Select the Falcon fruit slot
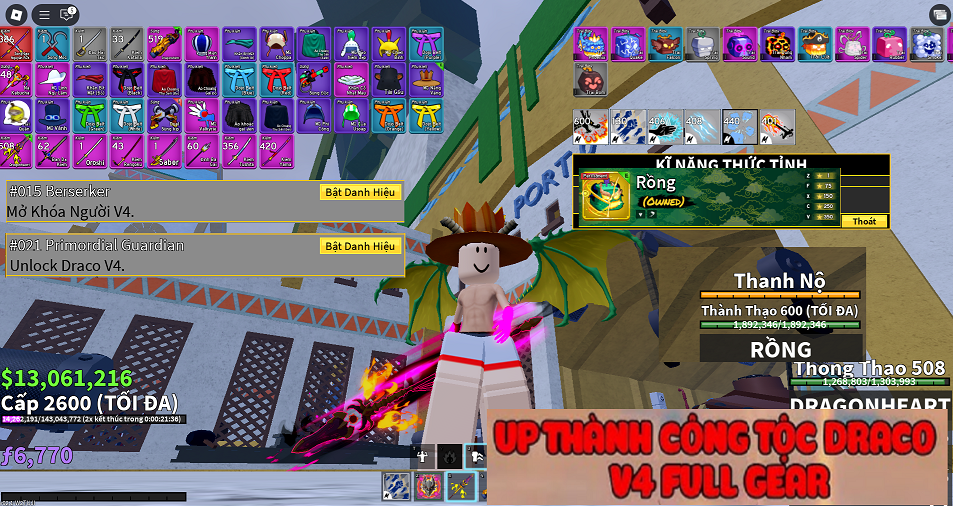Screen dimensions: 953x506 664,44
